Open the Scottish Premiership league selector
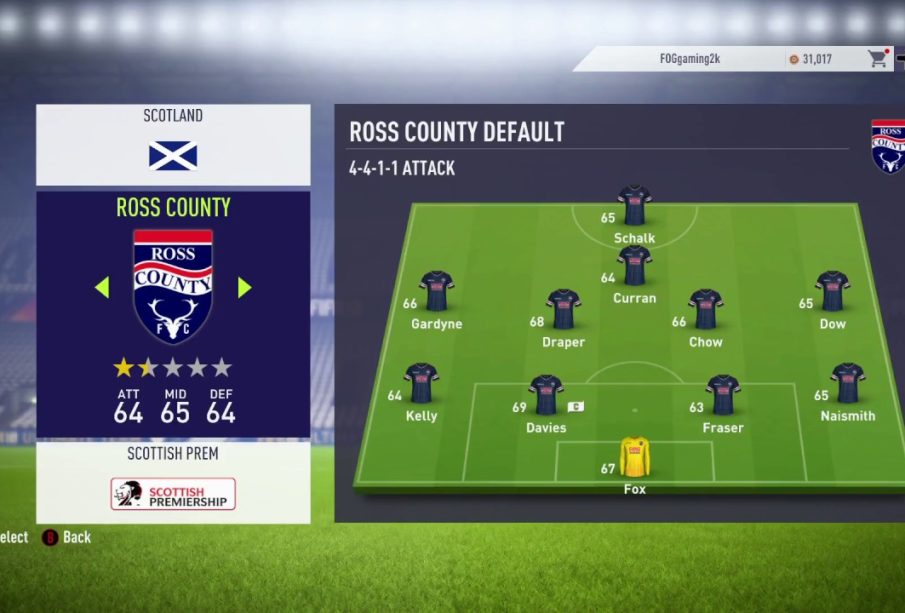This screenshot has height=613, width=905. pyautogui.click(x=173, y=493)
